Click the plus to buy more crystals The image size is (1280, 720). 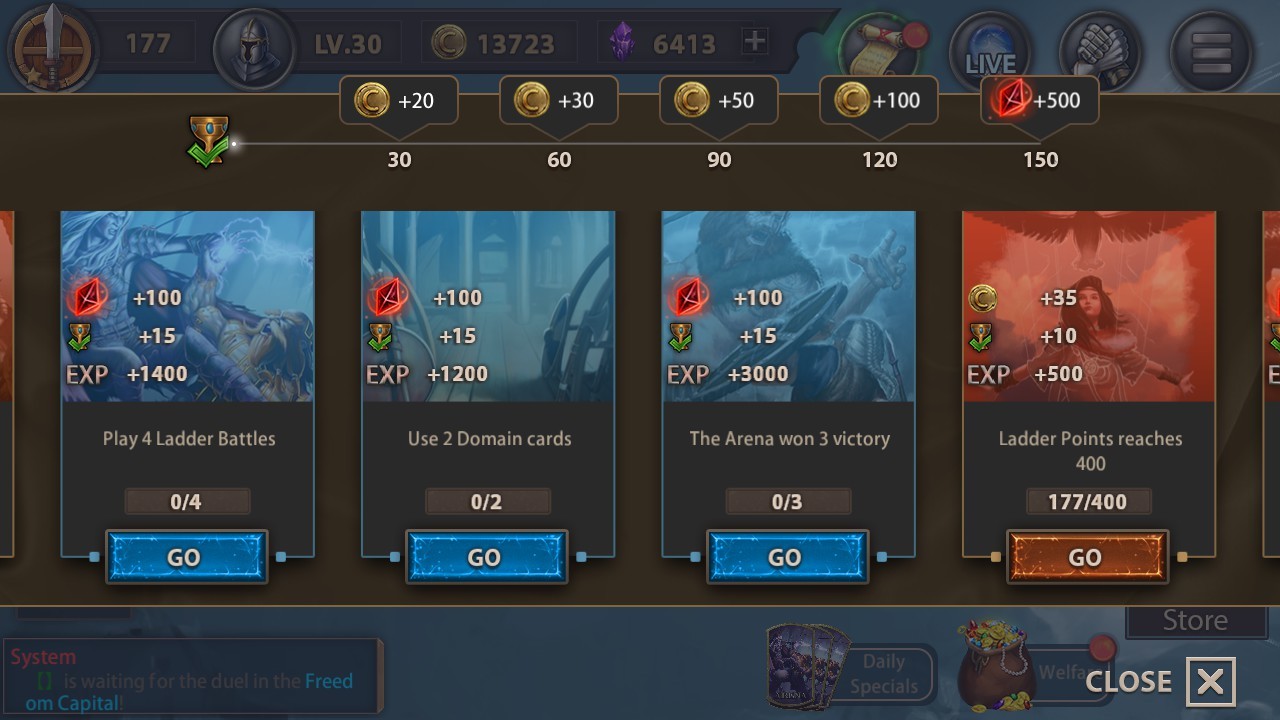752,42
